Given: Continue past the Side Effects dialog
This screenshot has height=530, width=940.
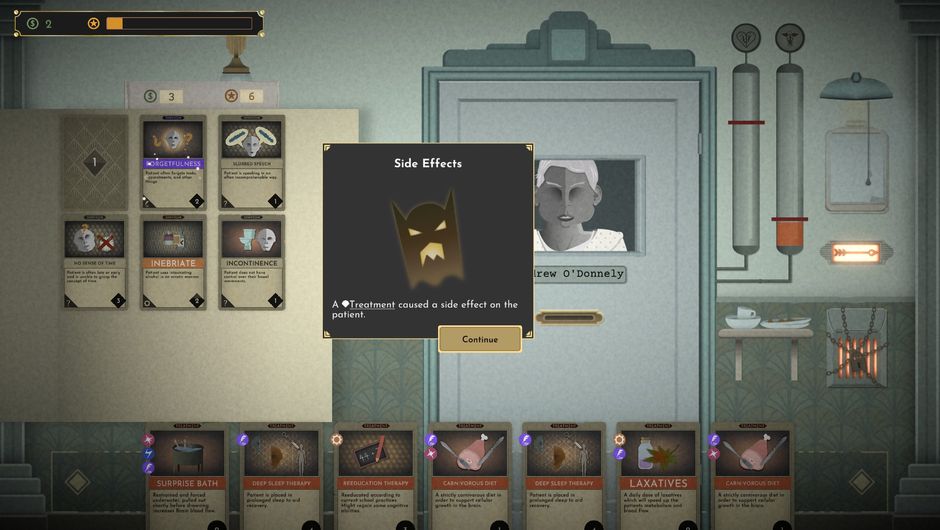Looking at the screenshot, I should (480, 339).
